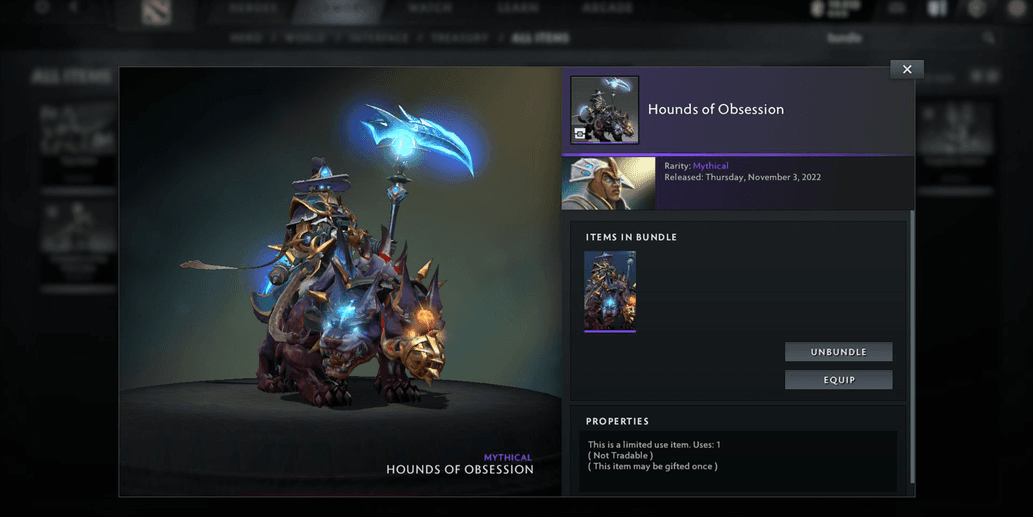
Task: Open the Hounds of Obsession header icon
Action: [605, 109]
